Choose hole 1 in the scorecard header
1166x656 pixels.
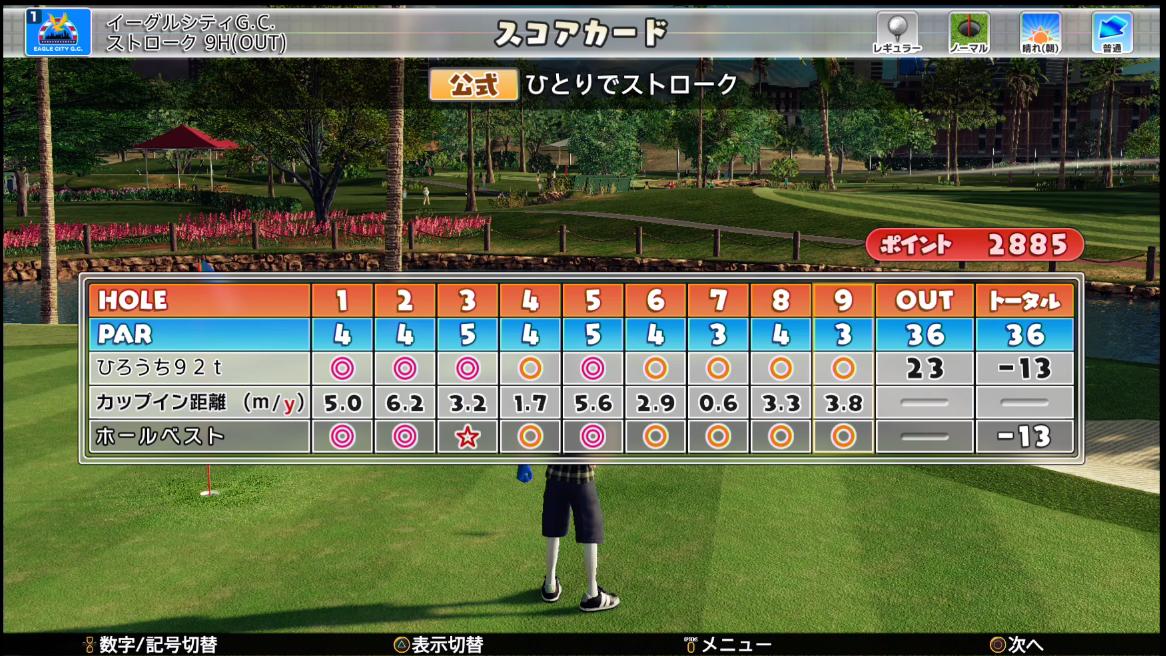click(342, 300)
